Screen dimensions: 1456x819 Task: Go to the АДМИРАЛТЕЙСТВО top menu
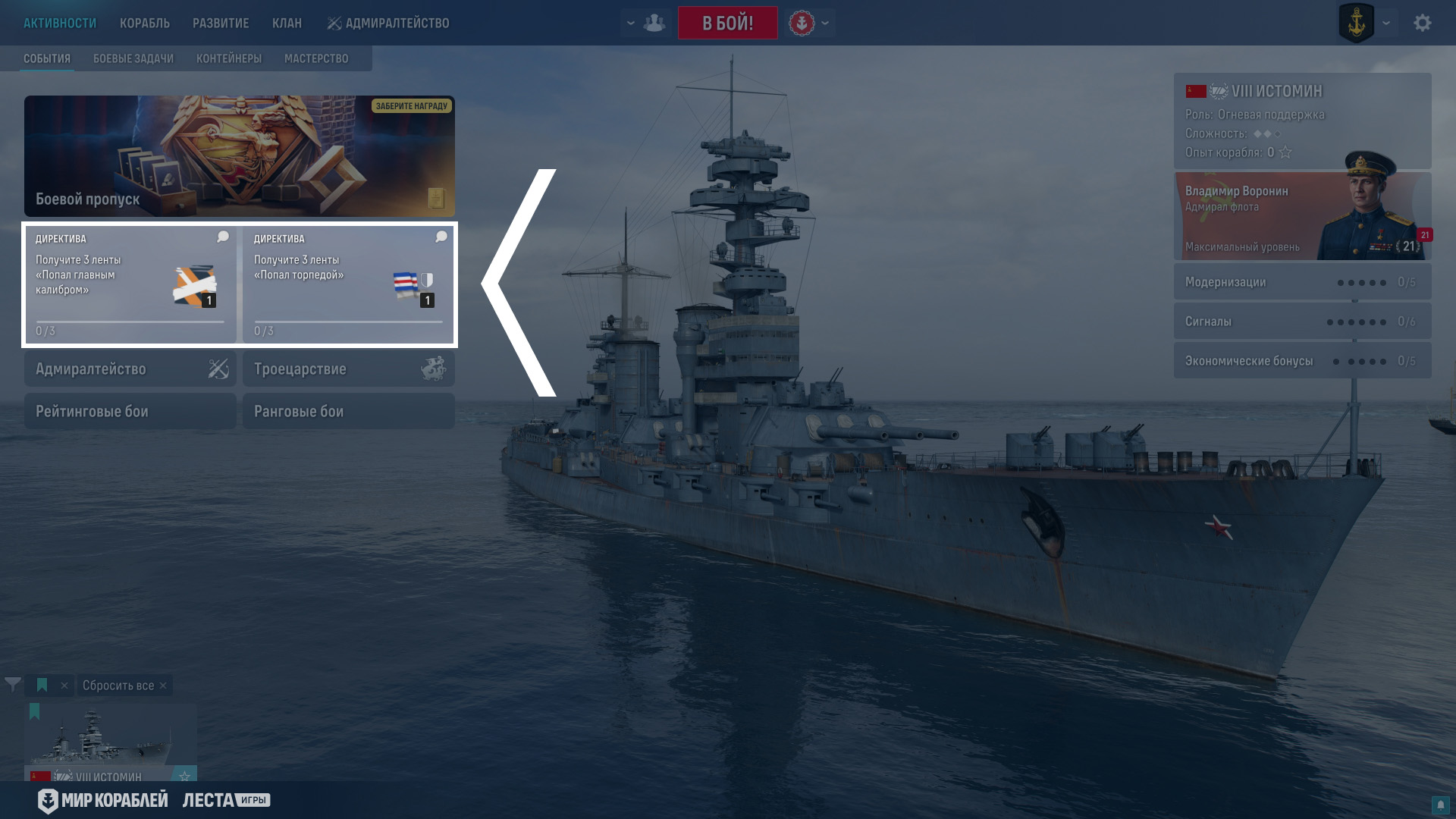tap(388, 24)
